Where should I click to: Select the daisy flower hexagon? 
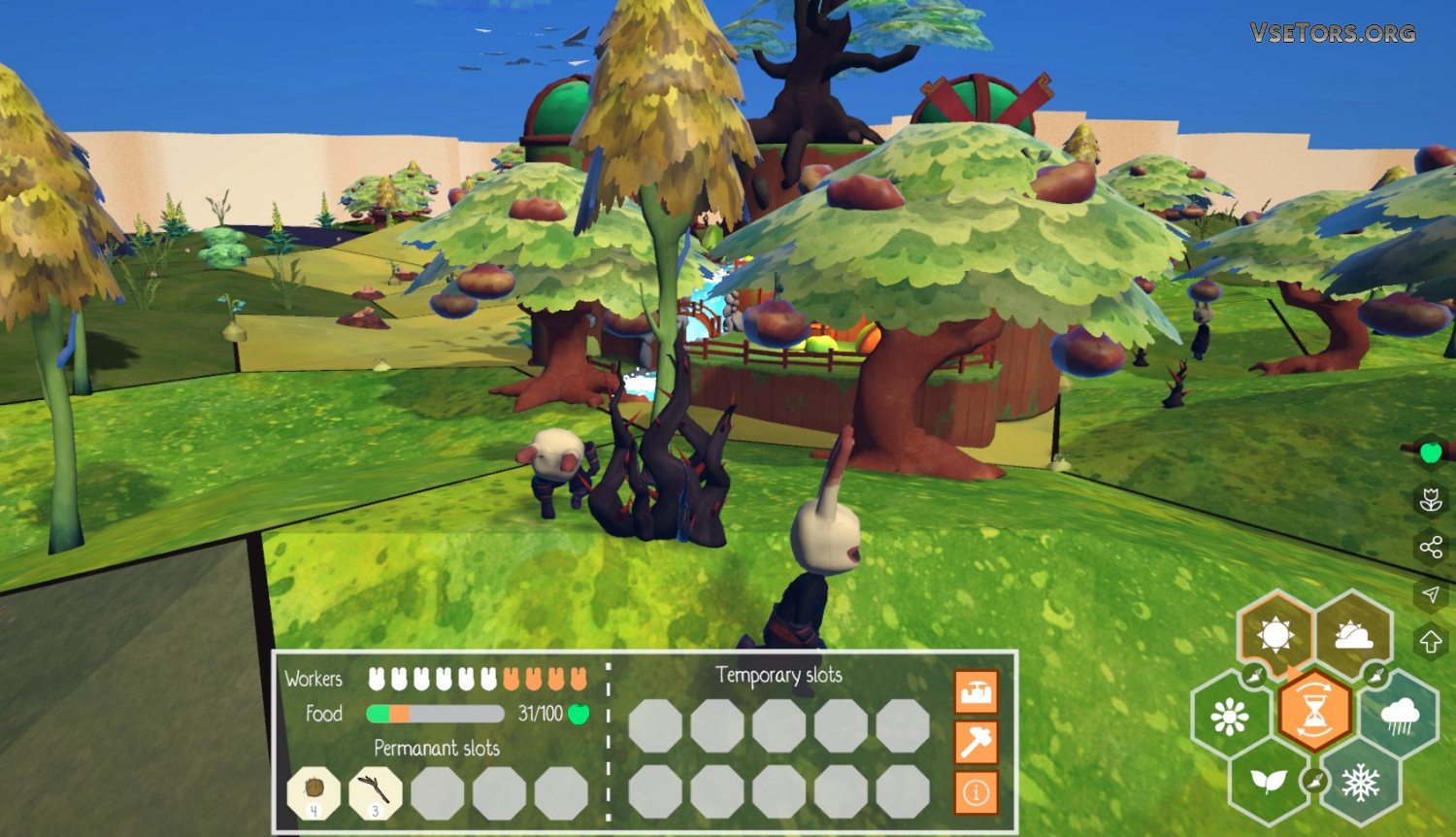(x=1229, y=717)
